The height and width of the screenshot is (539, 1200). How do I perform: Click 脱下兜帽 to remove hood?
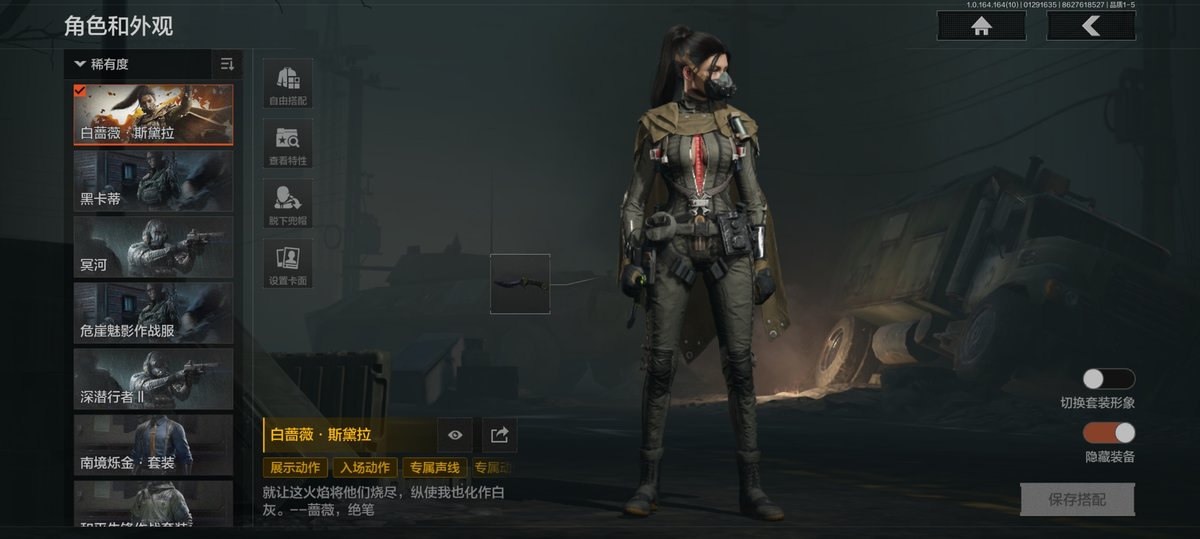point(288,203)
